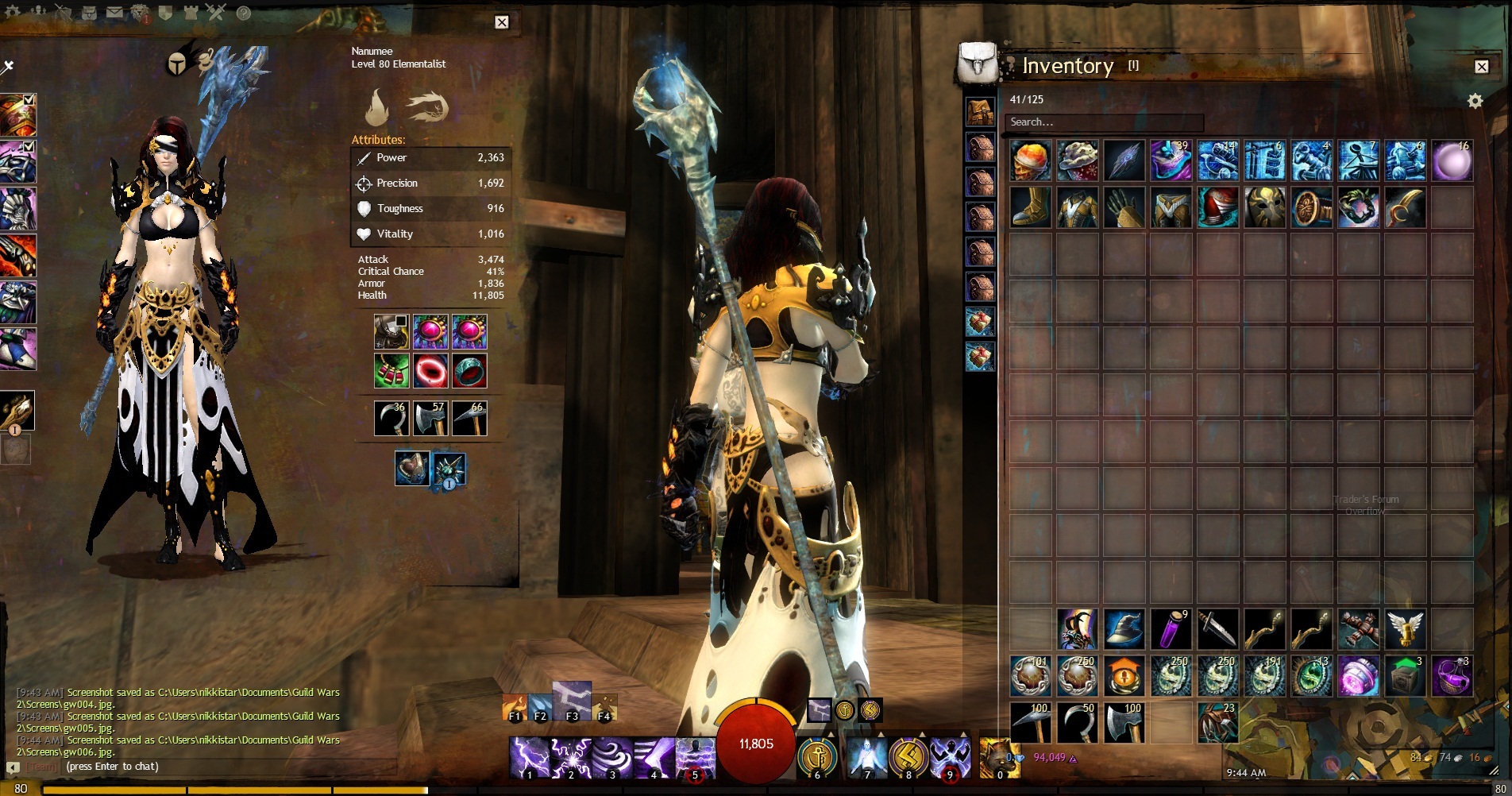Viewport: 1512px width, 796px height.
Task: Select the equipped red ring slot
Action: pos(431,371)
